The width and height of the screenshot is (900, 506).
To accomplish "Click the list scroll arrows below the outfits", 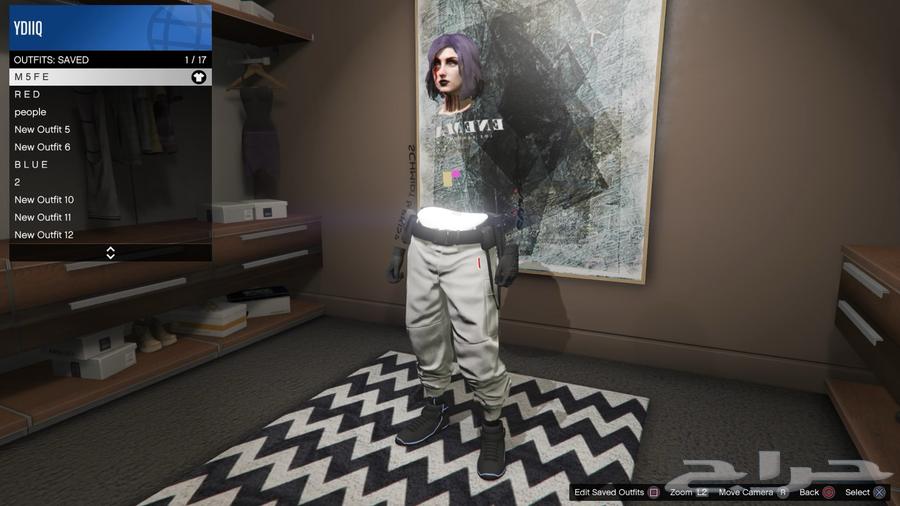I will coord(110,253).
